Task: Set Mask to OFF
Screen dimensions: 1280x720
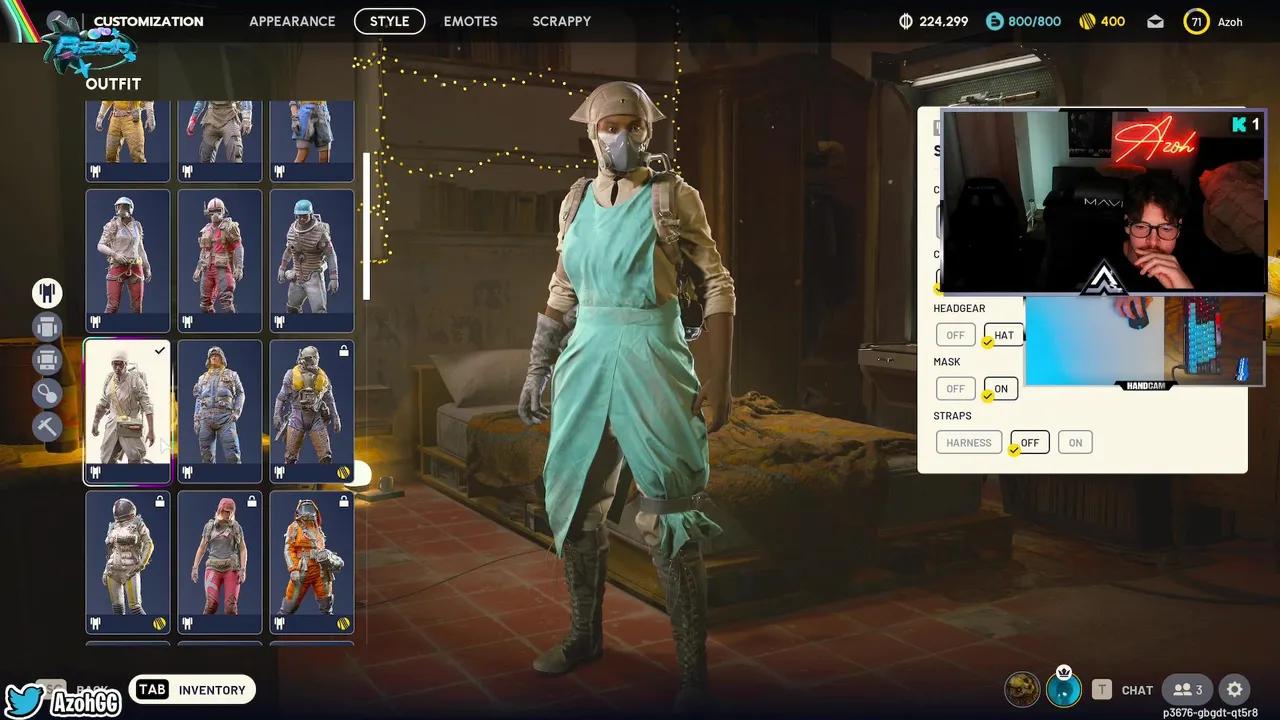Action: [955, 389]
